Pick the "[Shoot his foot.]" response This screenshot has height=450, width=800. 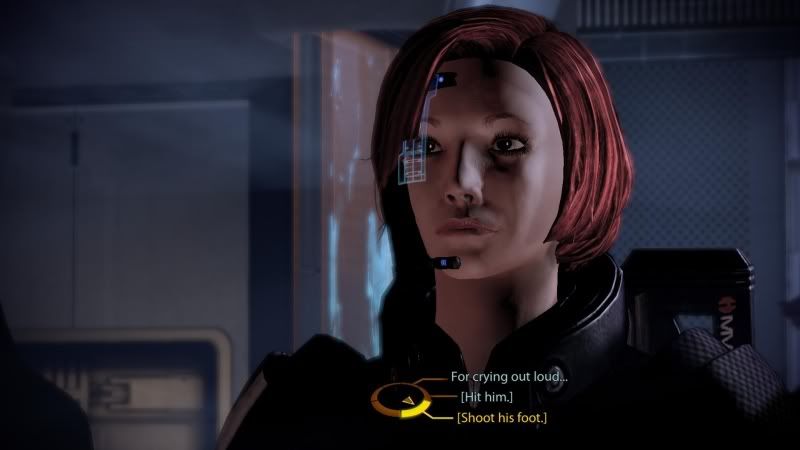click(x=503, y=417)
